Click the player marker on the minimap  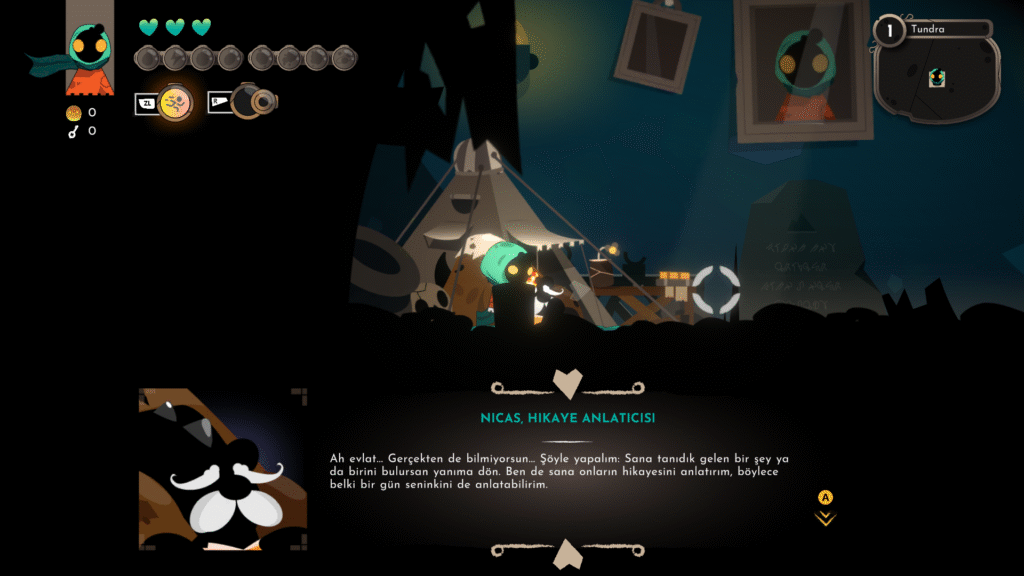(937, 78)
